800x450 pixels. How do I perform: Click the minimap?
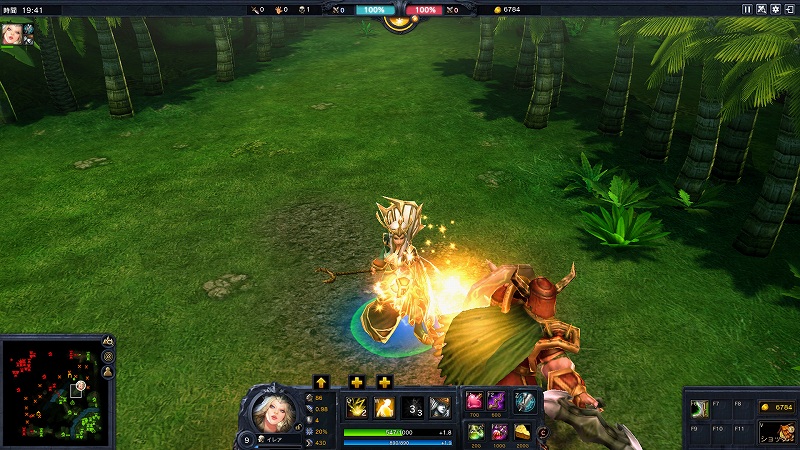coord(49,391)
